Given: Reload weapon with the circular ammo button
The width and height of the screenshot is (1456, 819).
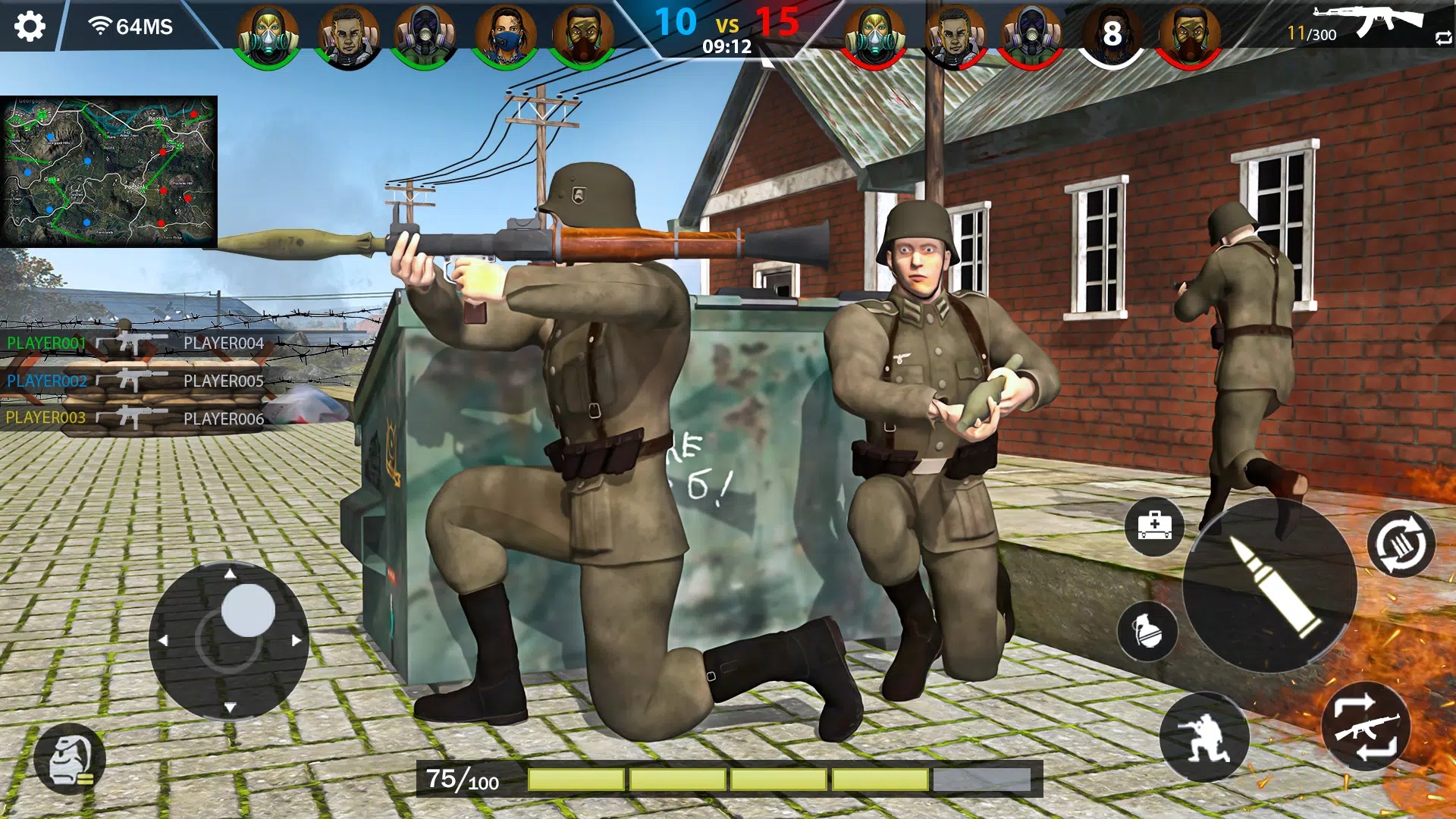Looking at the screenshot, I should pos(1401,544).
